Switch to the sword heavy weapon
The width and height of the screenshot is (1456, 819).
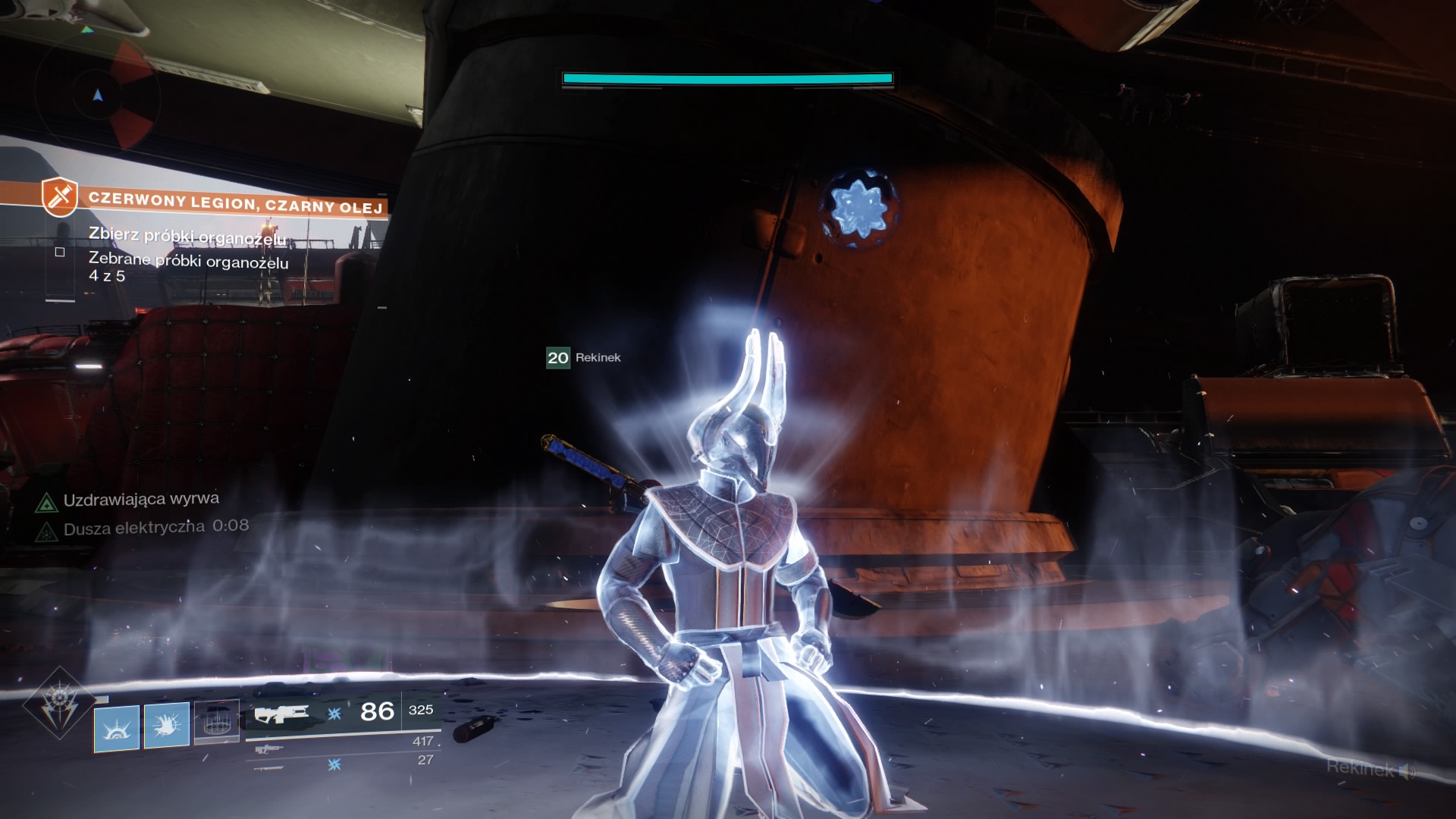pyautogui.click(x=269, y=767)
